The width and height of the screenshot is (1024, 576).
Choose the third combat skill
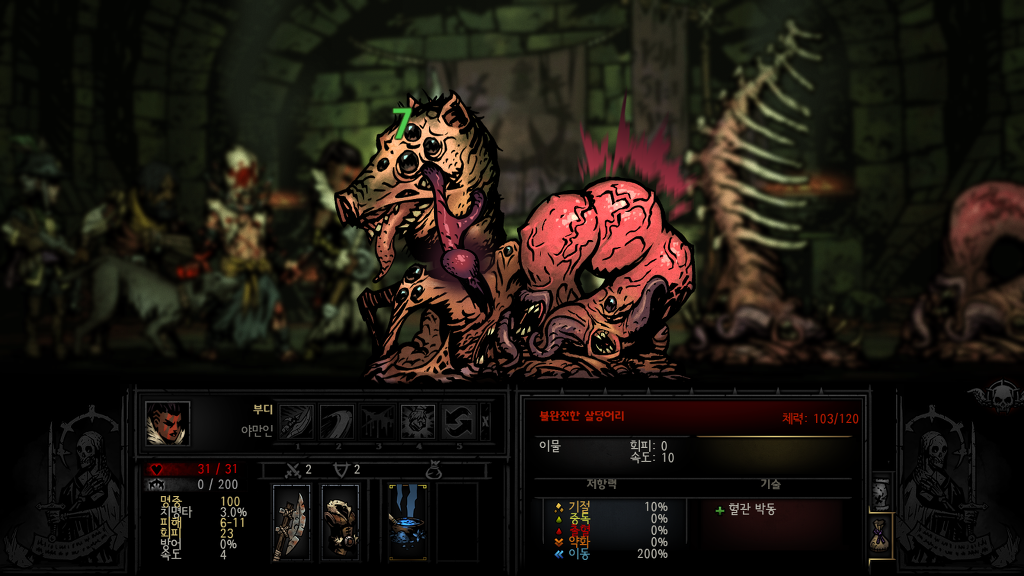coord(377,421)
